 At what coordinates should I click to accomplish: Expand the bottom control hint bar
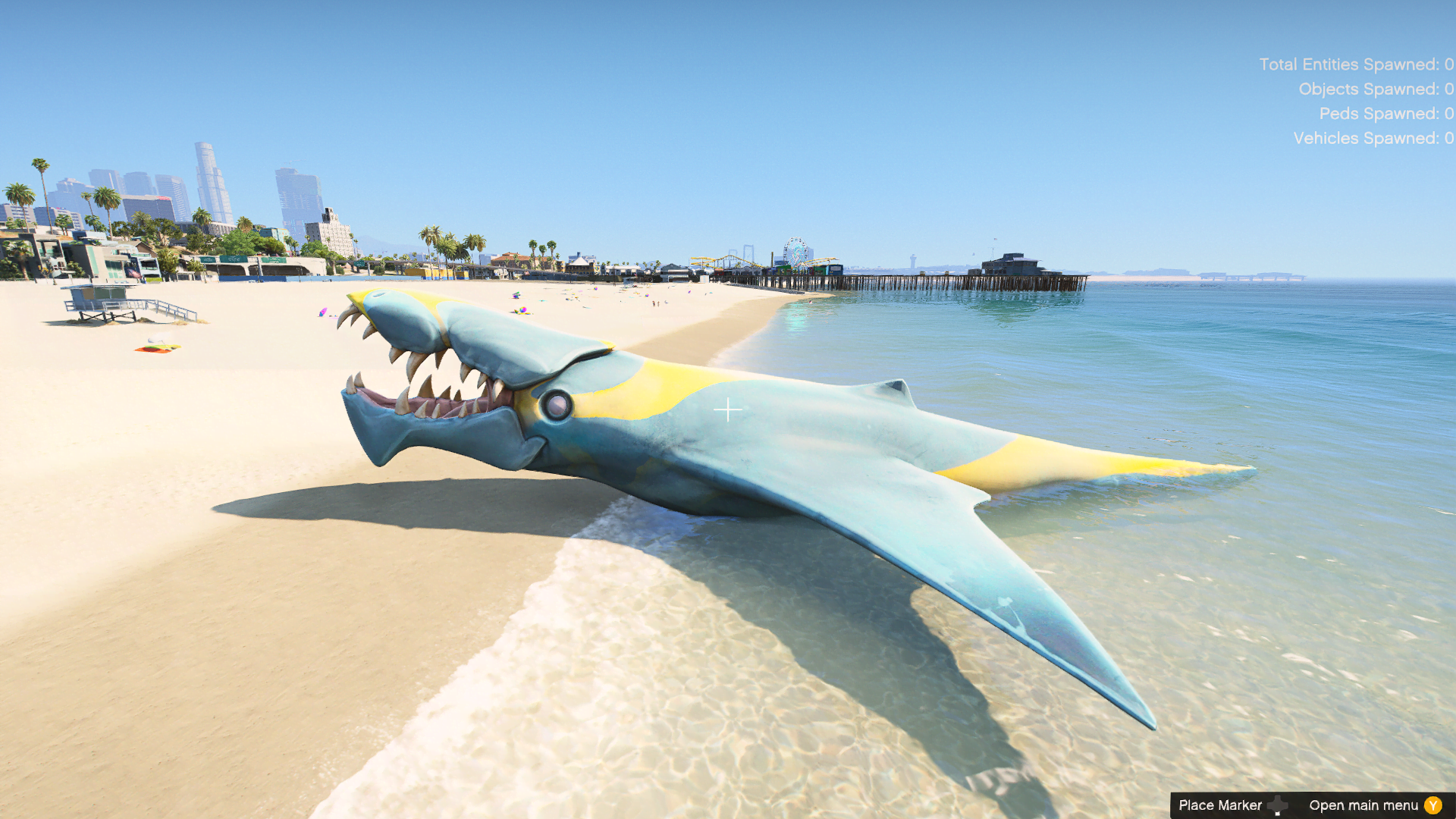pos(1312,805)
